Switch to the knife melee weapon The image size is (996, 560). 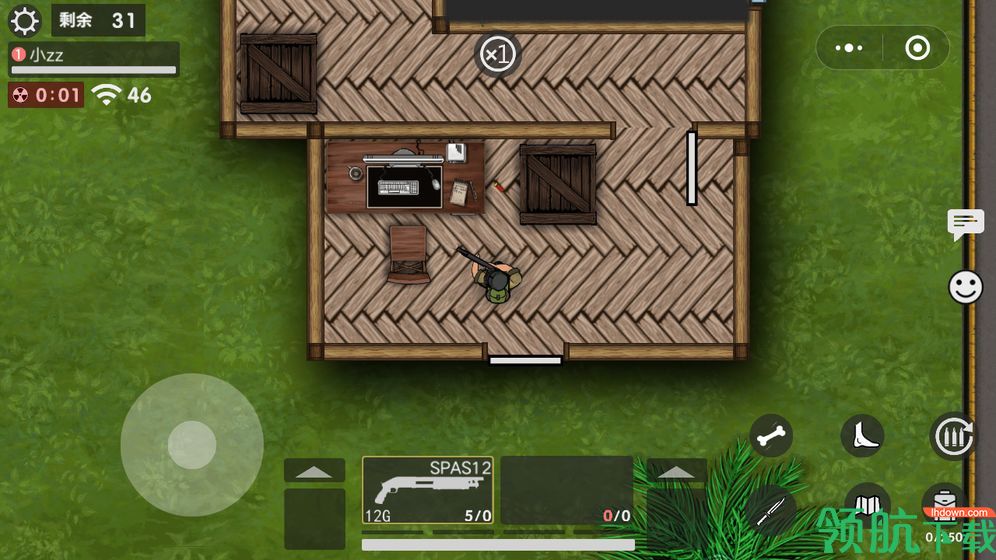(768, 509)
